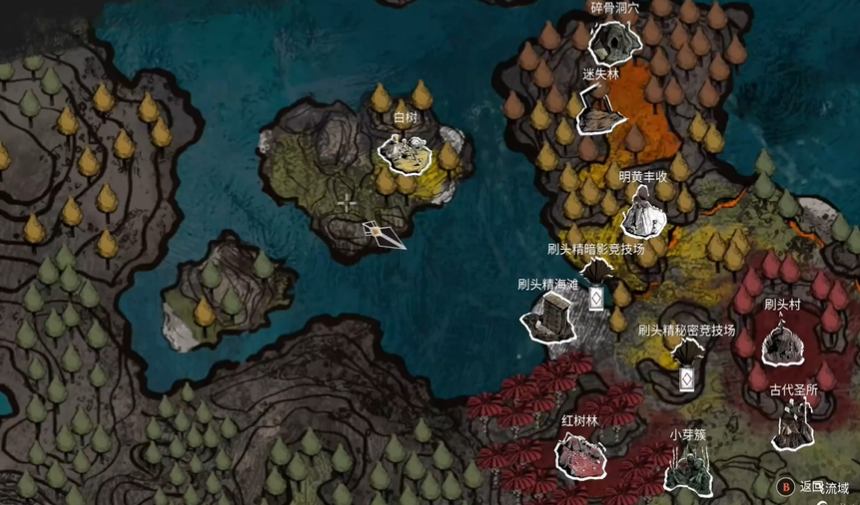Pick the 刷头村 village marker
This screenshot has height=505, width=860.
pos(783,341)
